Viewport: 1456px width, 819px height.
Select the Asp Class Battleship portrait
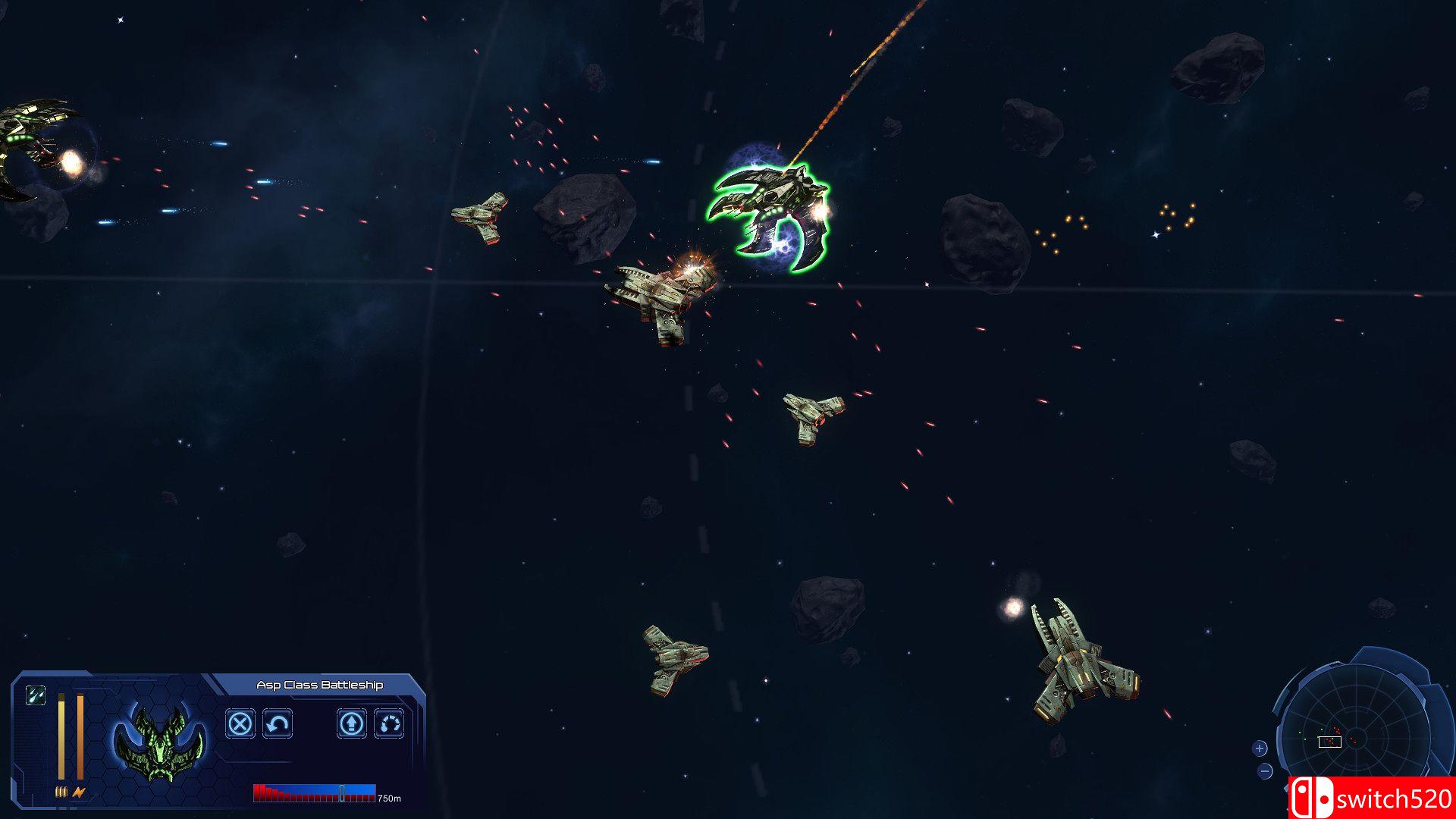click(159, 744)
